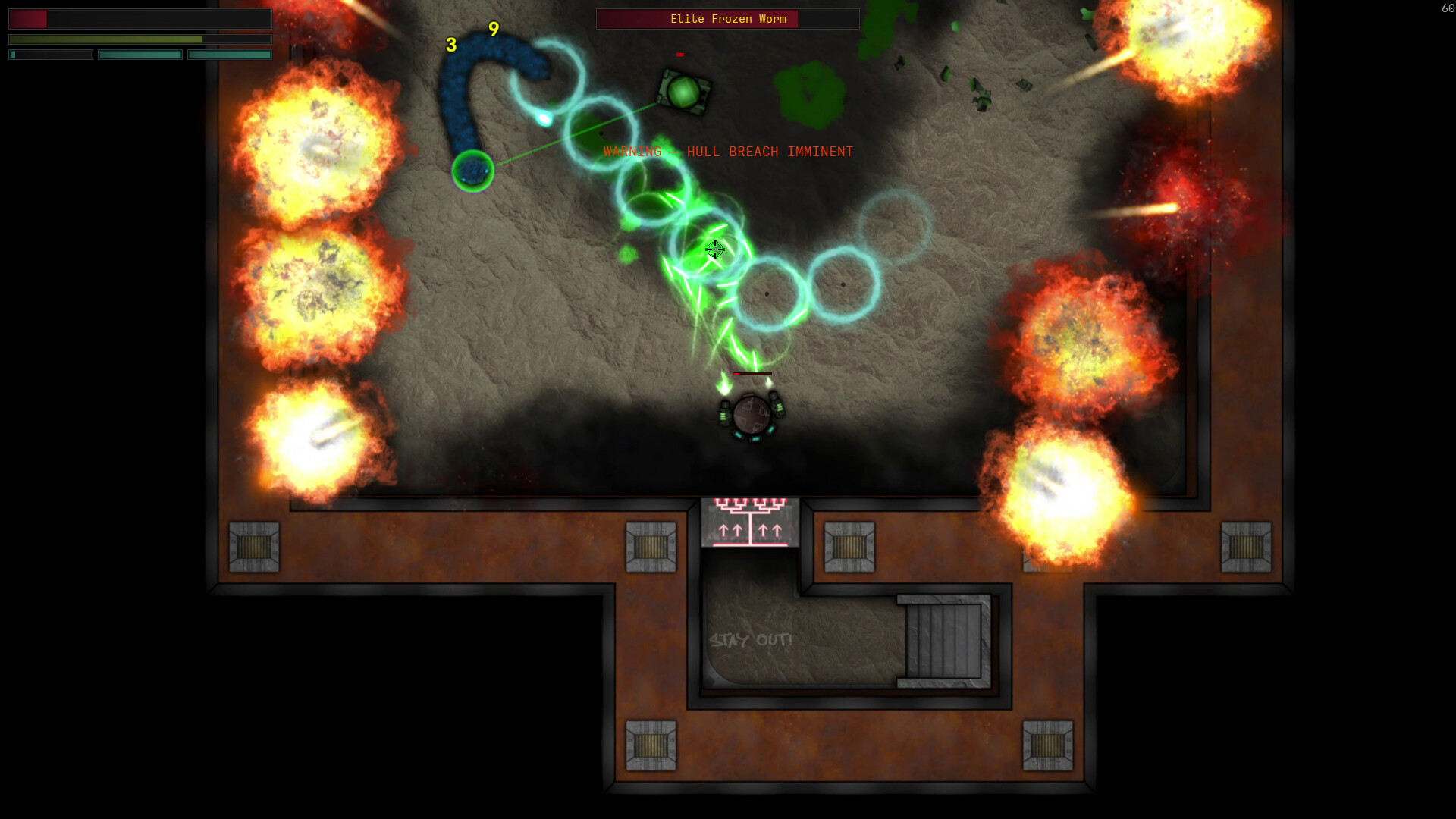Select the yellow counter showing 3
1456x819 pixels.
[451, 45]
